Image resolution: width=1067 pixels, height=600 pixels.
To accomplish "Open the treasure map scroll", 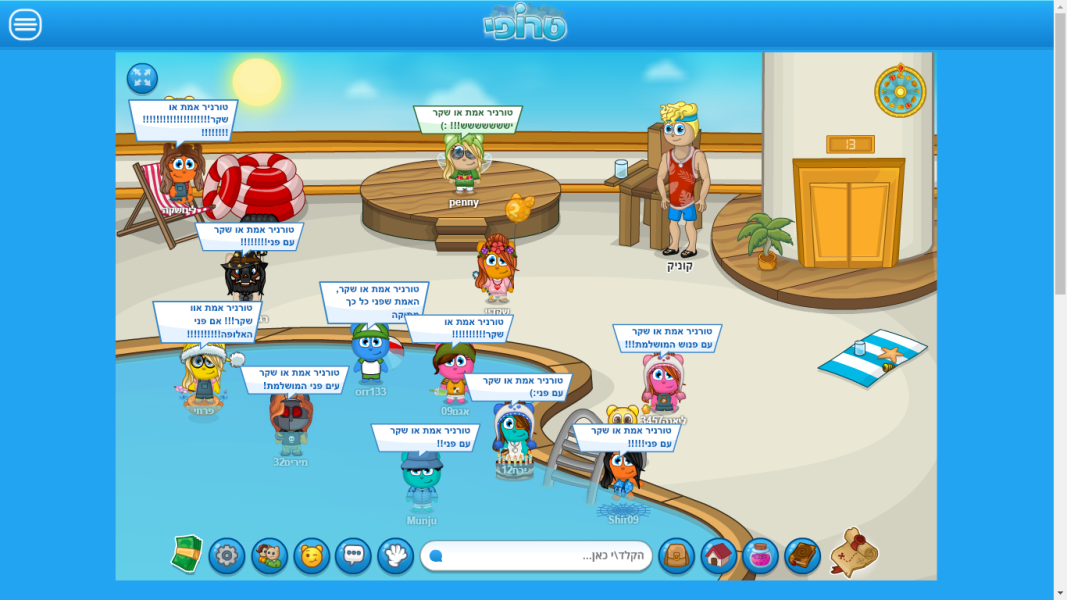I will coord(854,552).
